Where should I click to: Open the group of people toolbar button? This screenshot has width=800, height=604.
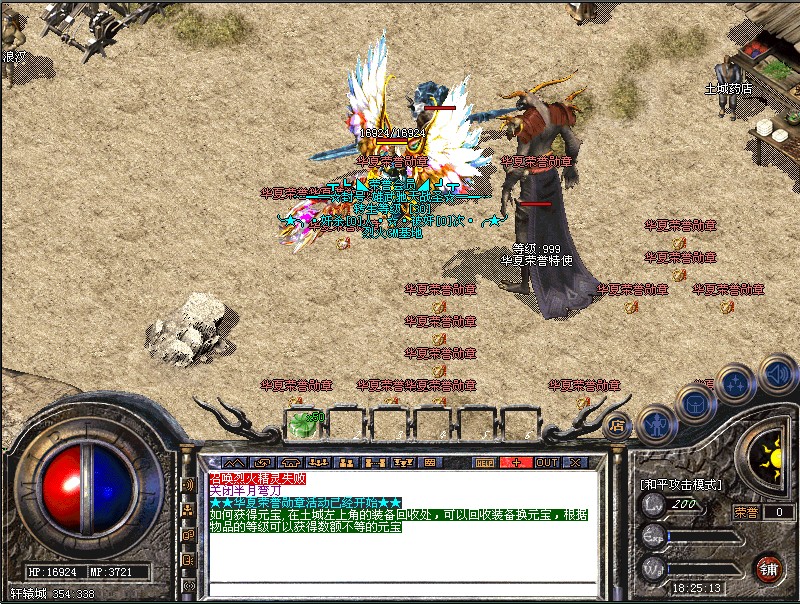point(320,463)
